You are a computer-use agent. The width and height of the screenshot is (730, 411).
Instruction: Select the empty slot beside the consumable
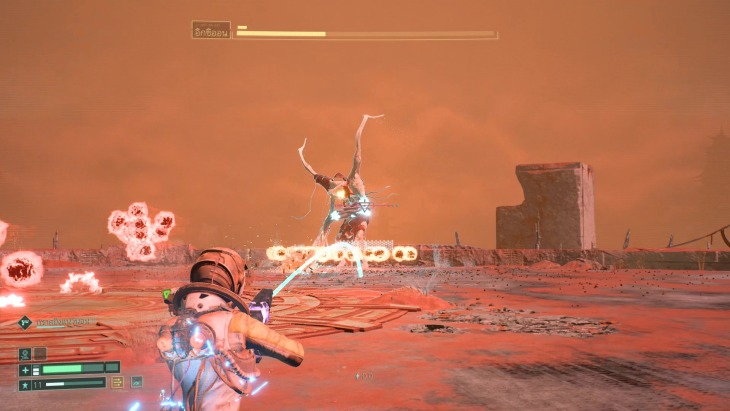tap(40, 353)
